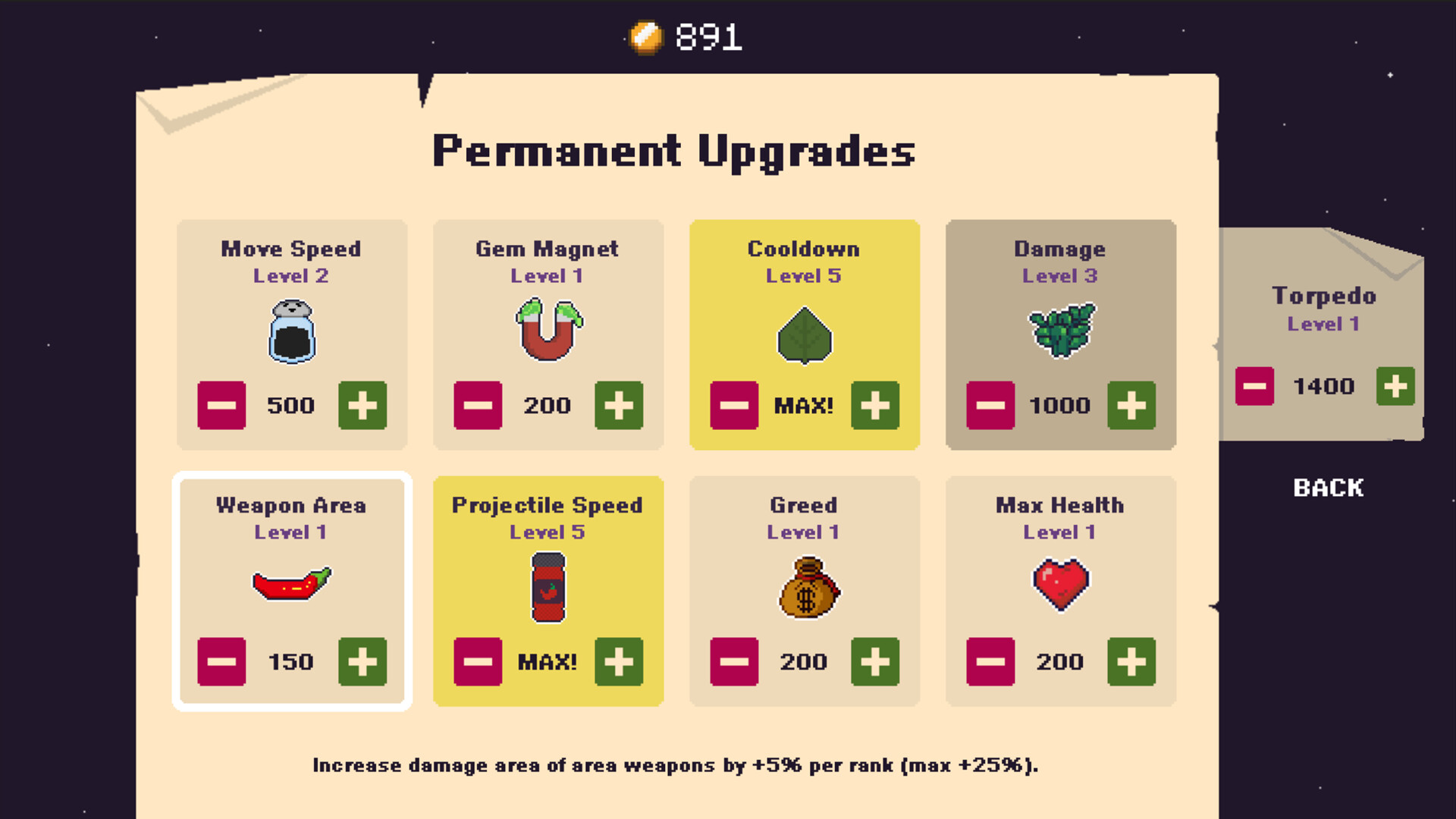Decrease Weapon Area level with minus button
Screen dimensions: 1456x819
click(x=221, y=662)
